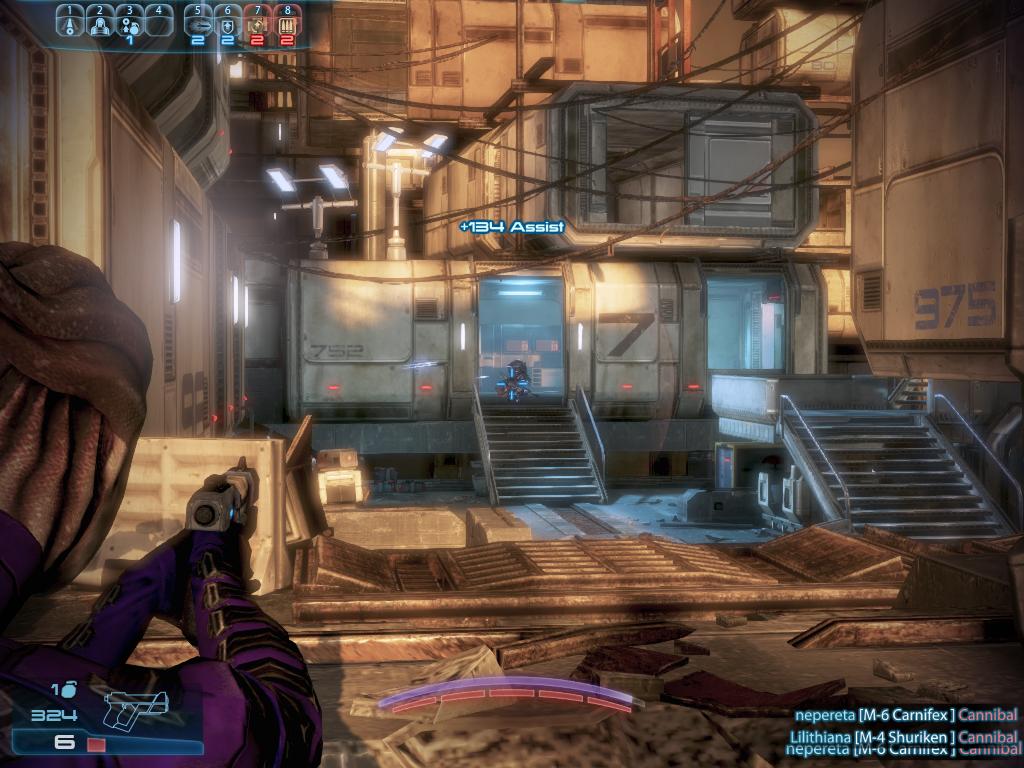Viewport: 1024px width, 768px height.
Task: Throw the grenade power in slot 3
Action: pyautogui.click(x=129, y=23)
